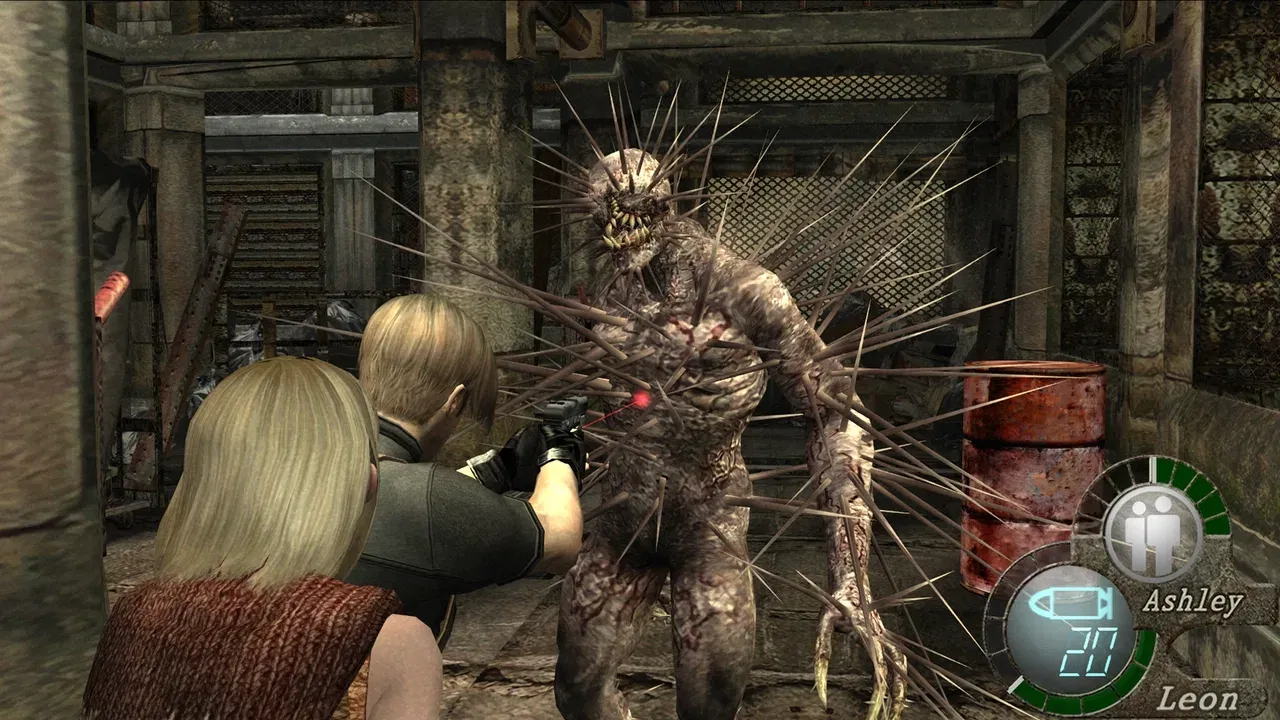Click the white marker on Leon's health ring

coord(1017,681)
